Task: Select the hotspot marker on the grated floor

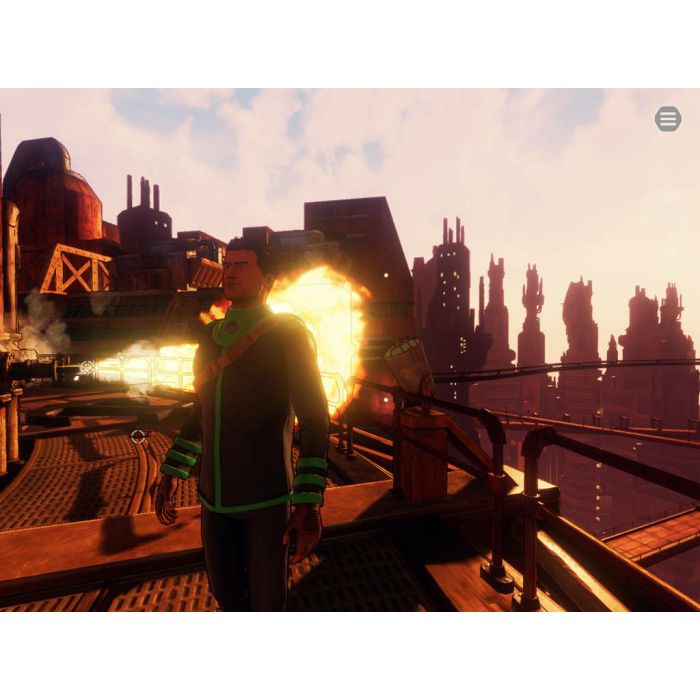Action: (x=138, y=436)
